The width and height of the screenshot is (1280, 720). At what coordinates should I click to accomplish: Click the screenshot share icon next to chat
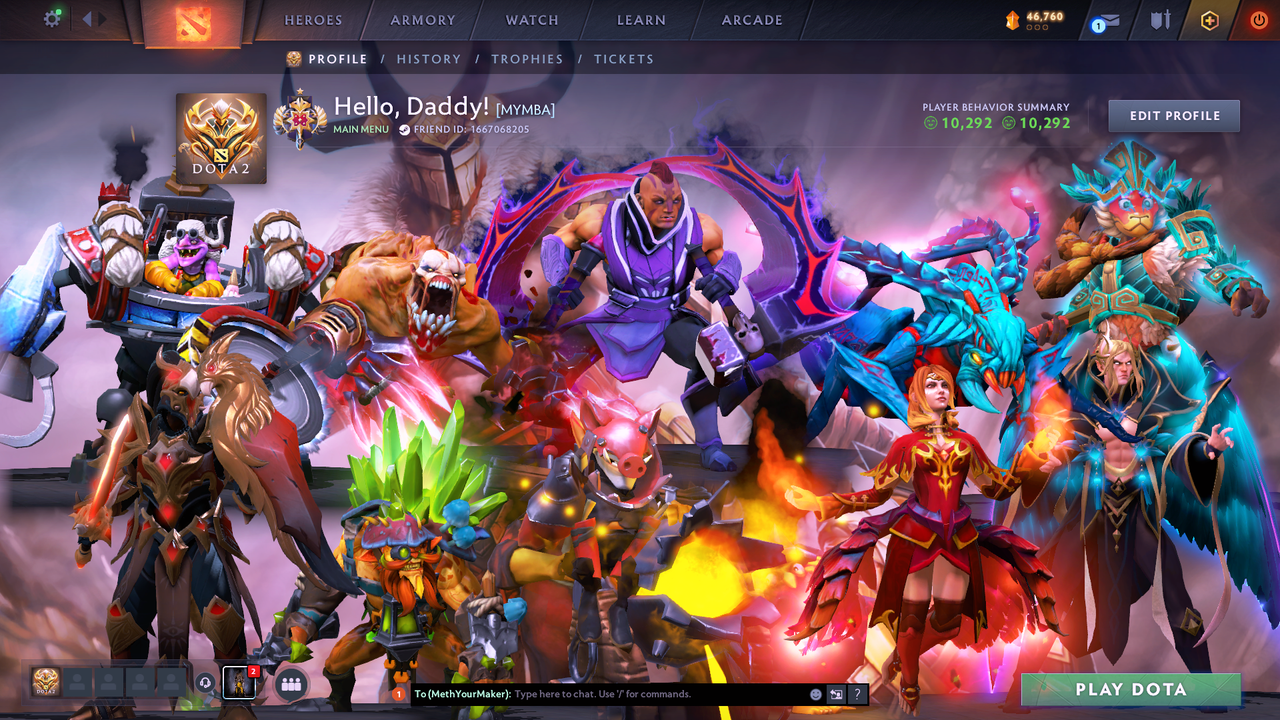[x=836, y=694]
